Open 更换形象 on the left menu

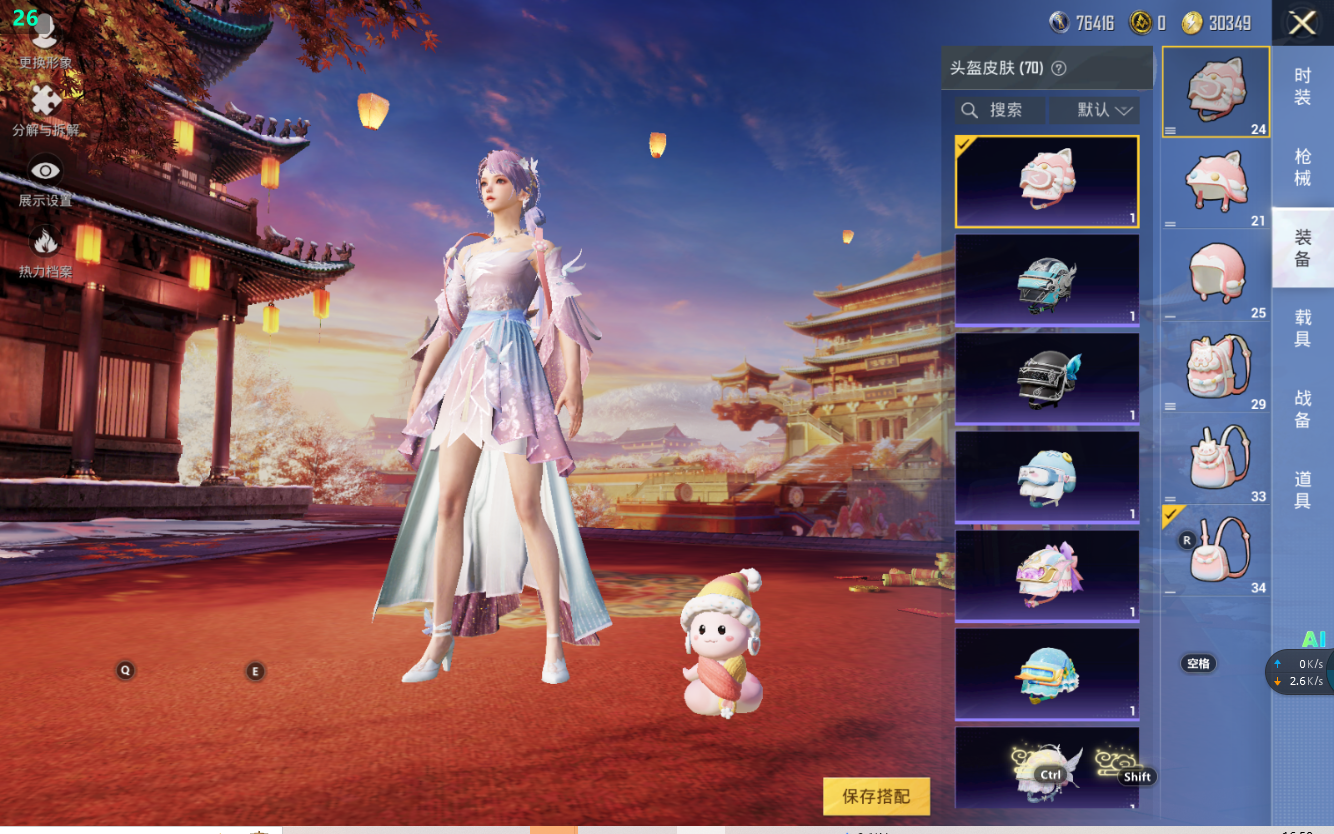(45, 45)
